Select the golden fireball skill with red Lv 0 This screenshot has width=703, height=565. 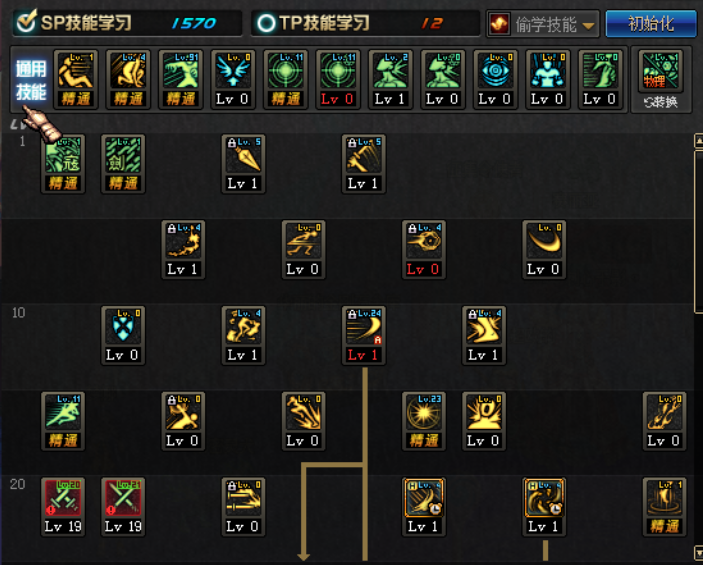[423, 247]
